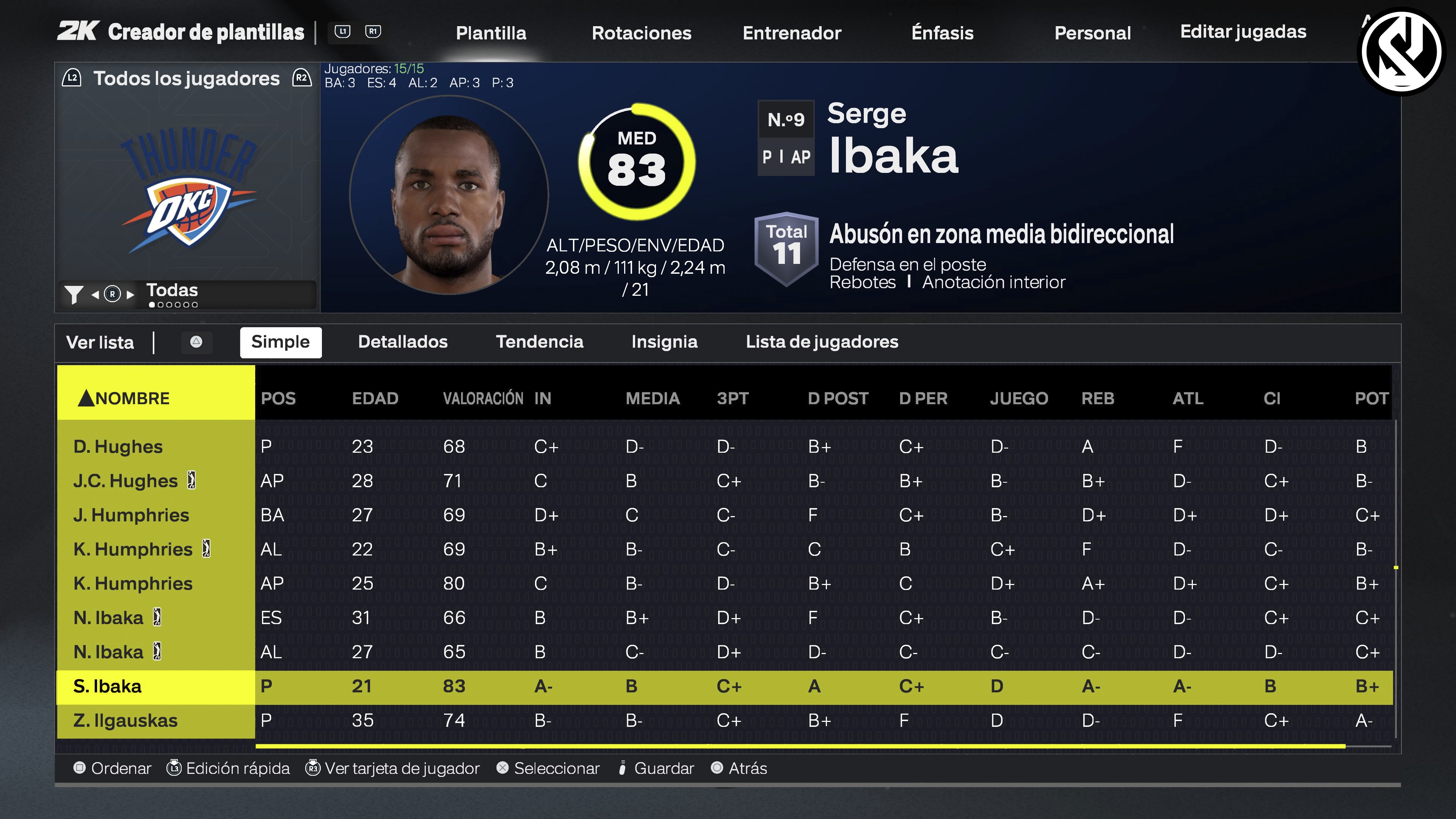Image resolution: width=1456 pixels, height=819 pixels.
Task: Open the Plantilla tab
Action: (x=491, y=33)
